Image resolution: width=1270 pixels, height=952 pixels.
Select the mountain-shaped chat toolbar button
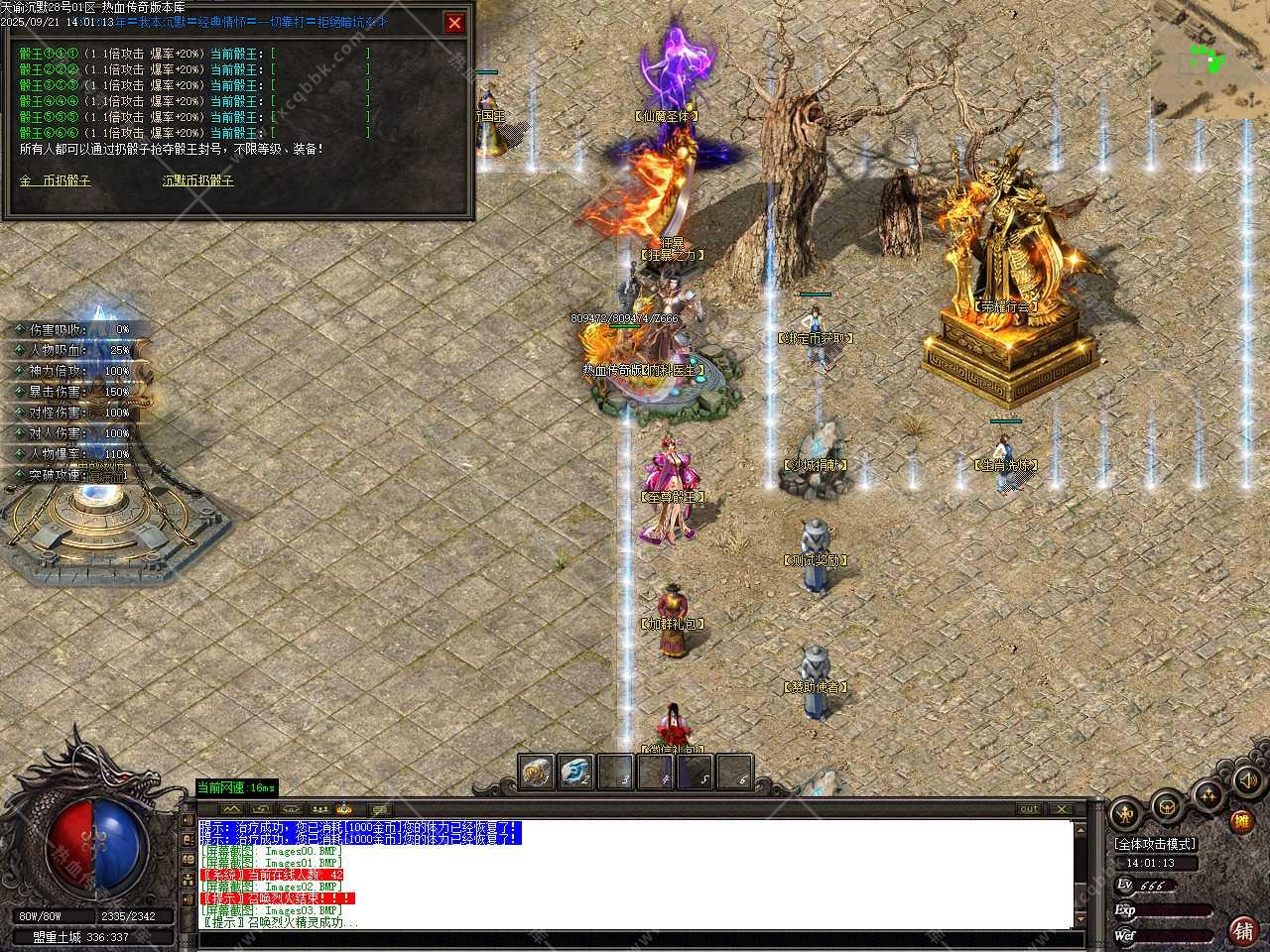[x=232, y=809]
